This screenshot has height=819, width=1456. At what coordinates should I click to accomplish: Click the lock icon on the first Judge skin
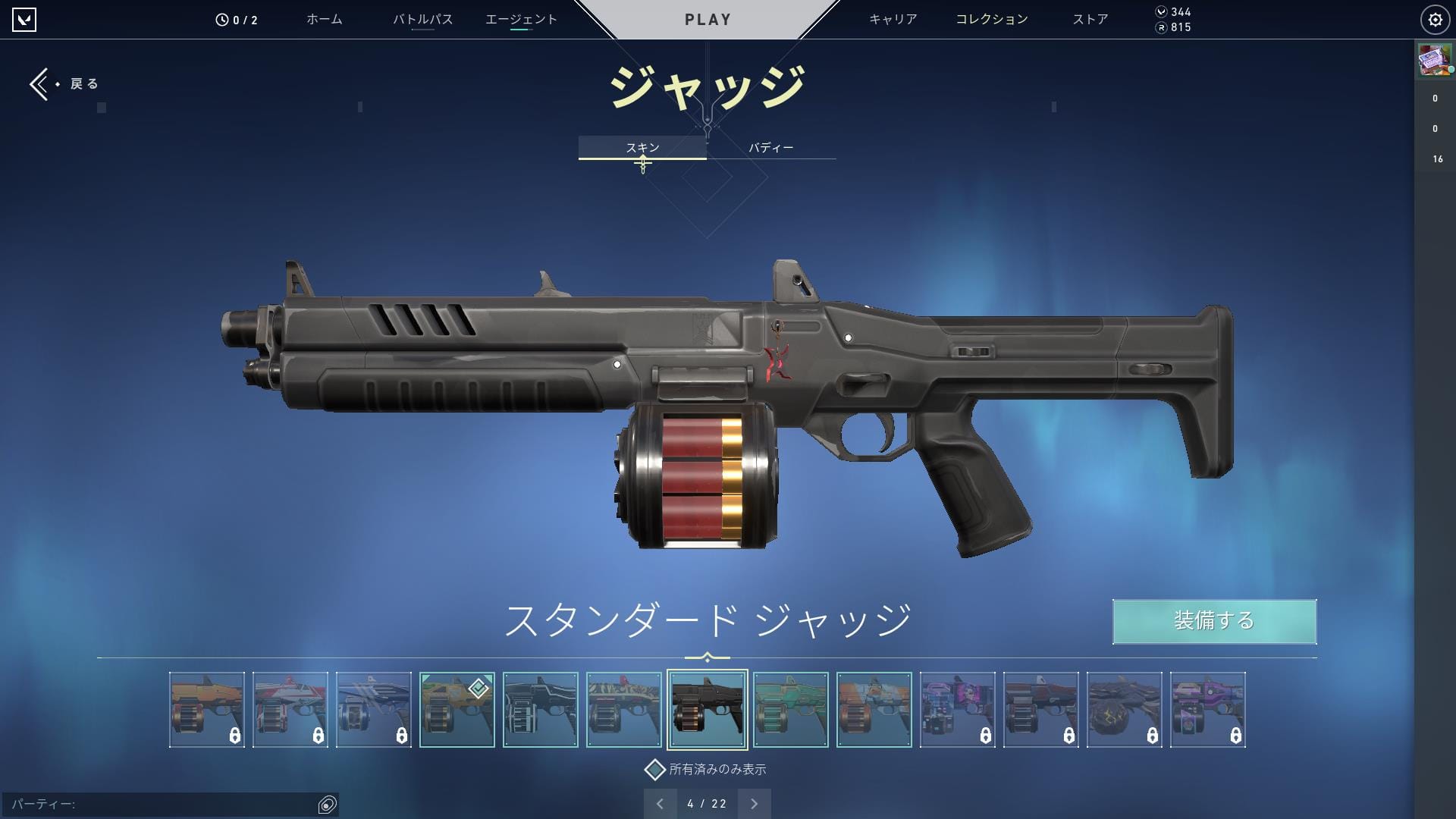click(x=235, y=734)
